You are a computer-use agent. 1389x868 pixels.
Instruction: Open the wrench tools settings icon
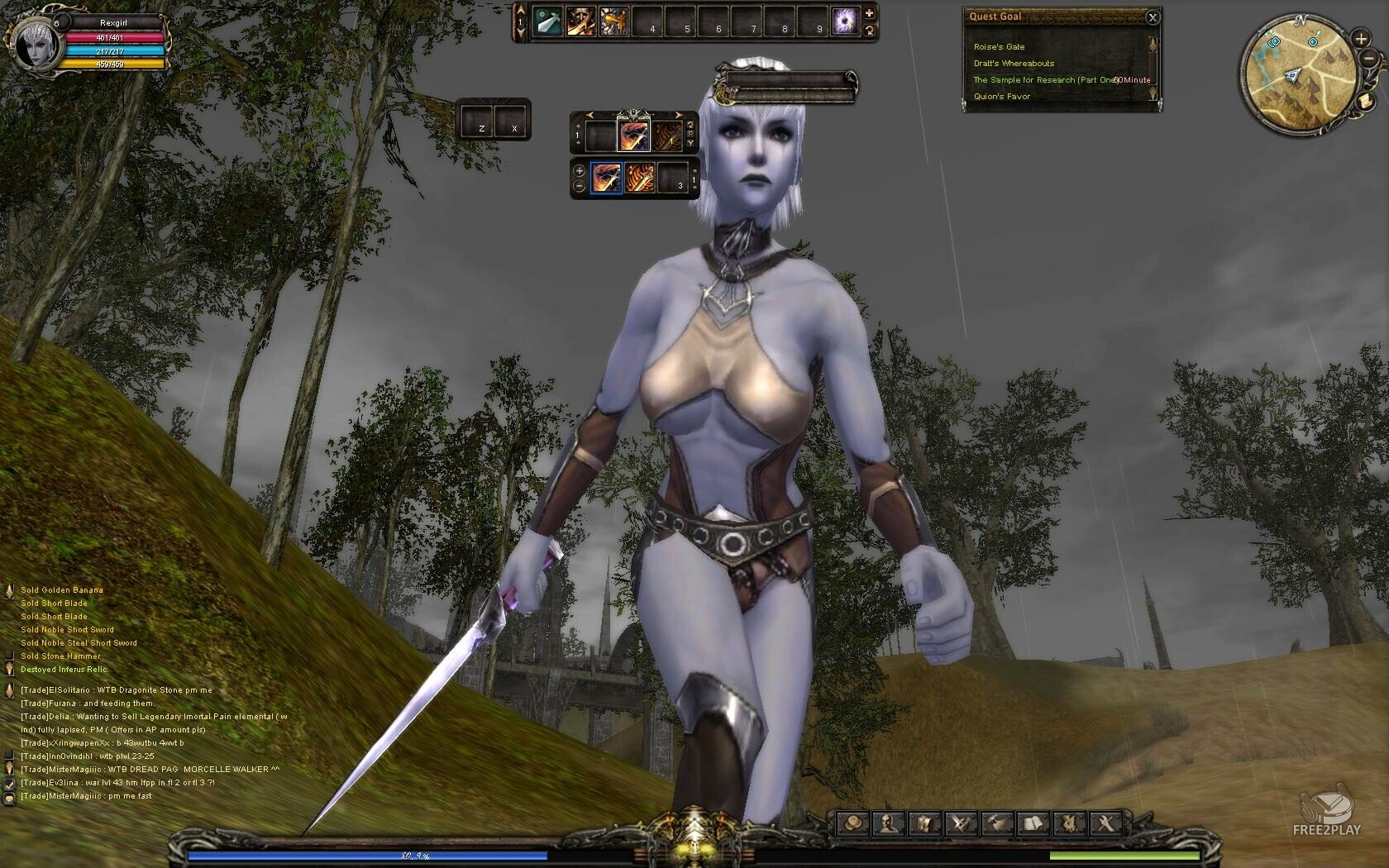click(1105, 823)
